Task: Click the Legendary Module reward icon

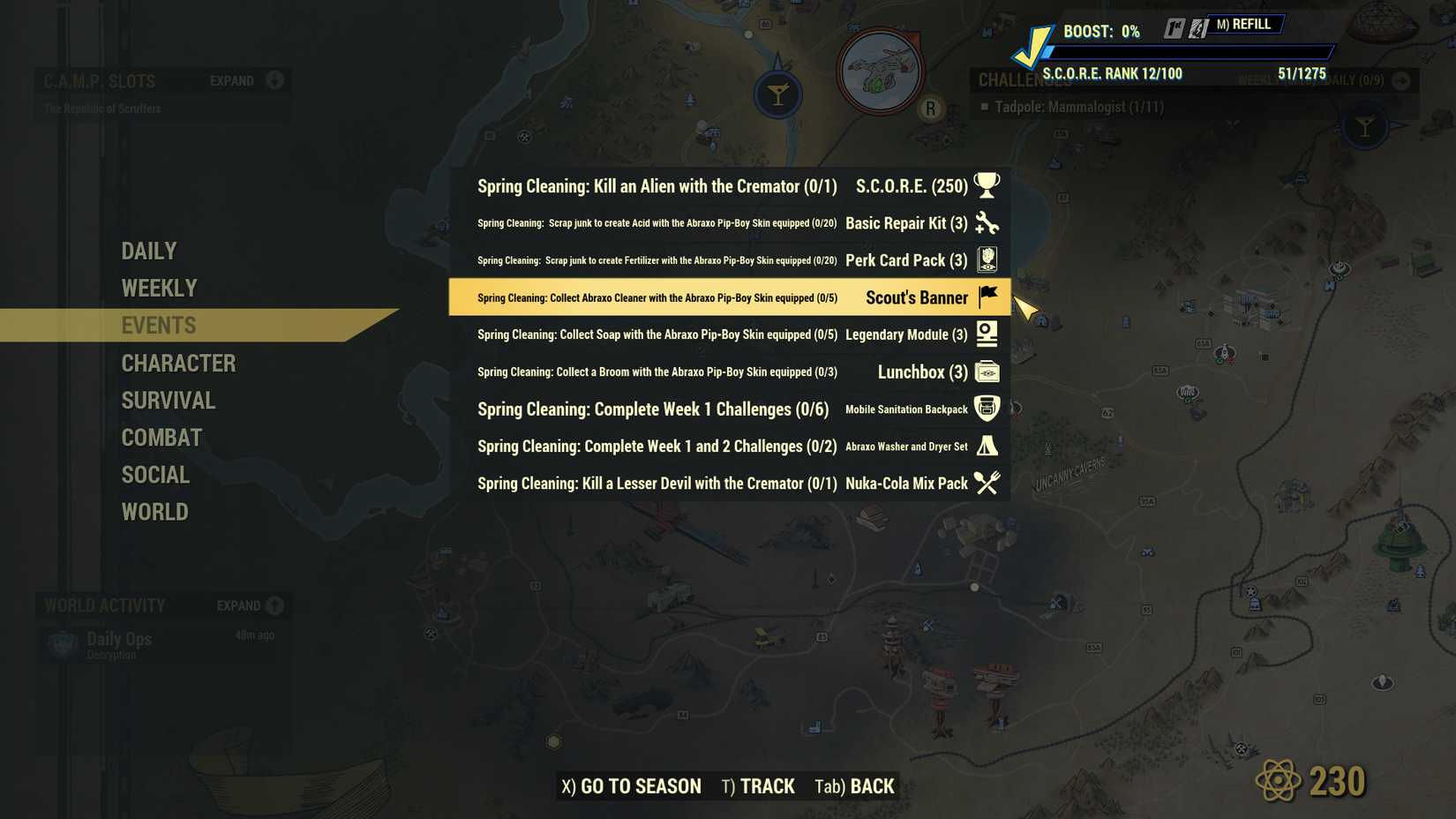Action: point(986,334)
